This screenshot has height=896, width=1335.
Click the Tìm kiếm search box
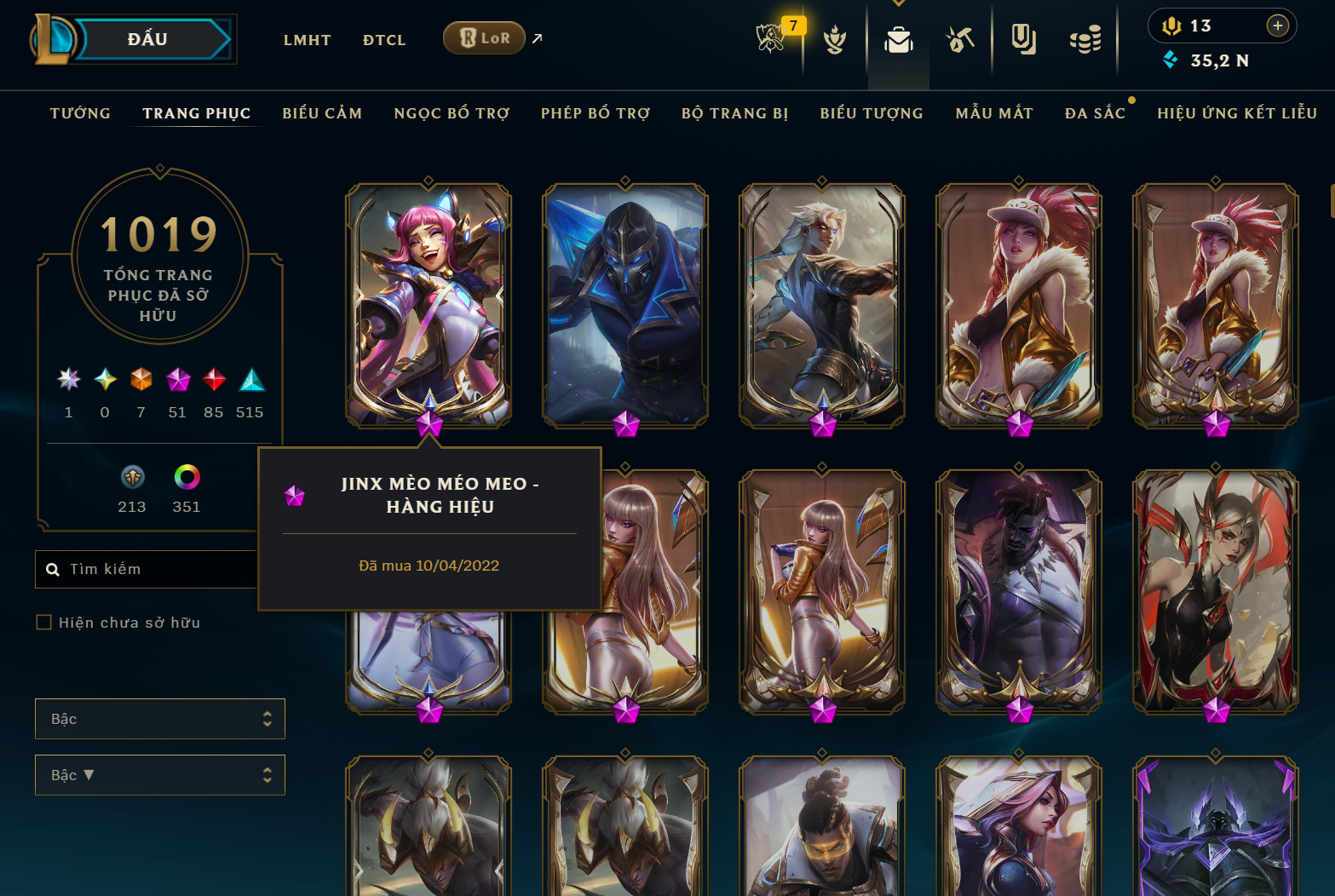point(153,569)
